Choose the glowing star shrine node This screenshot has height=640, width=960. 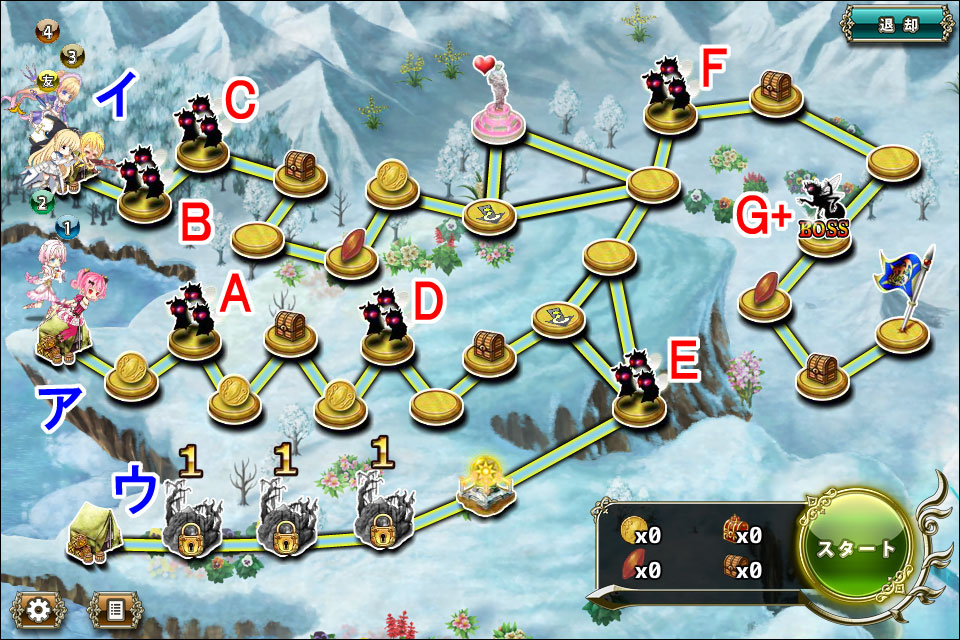tap(486, 485)
